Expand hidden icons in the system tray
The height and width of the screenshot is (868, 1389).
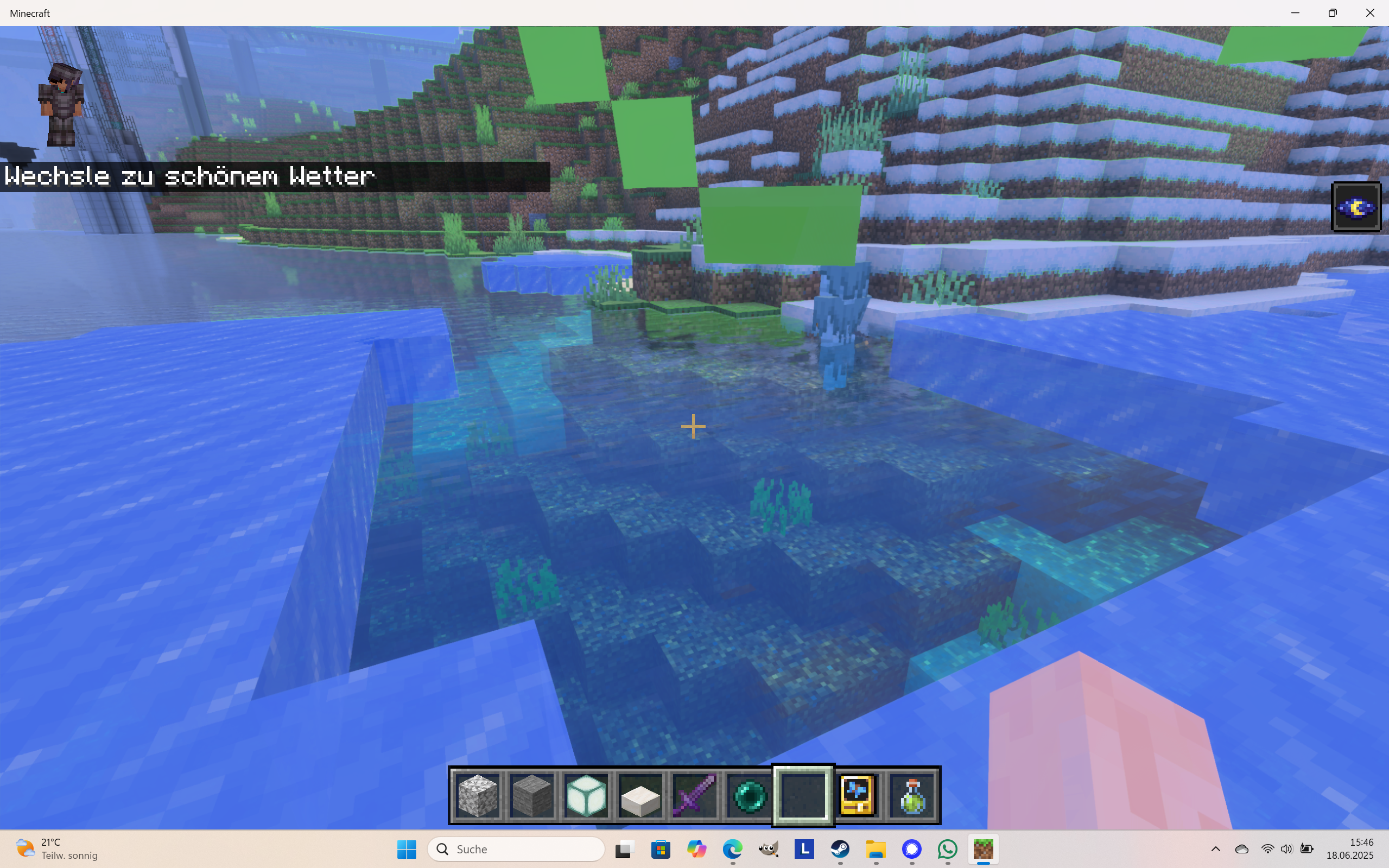click(1215, 850)
